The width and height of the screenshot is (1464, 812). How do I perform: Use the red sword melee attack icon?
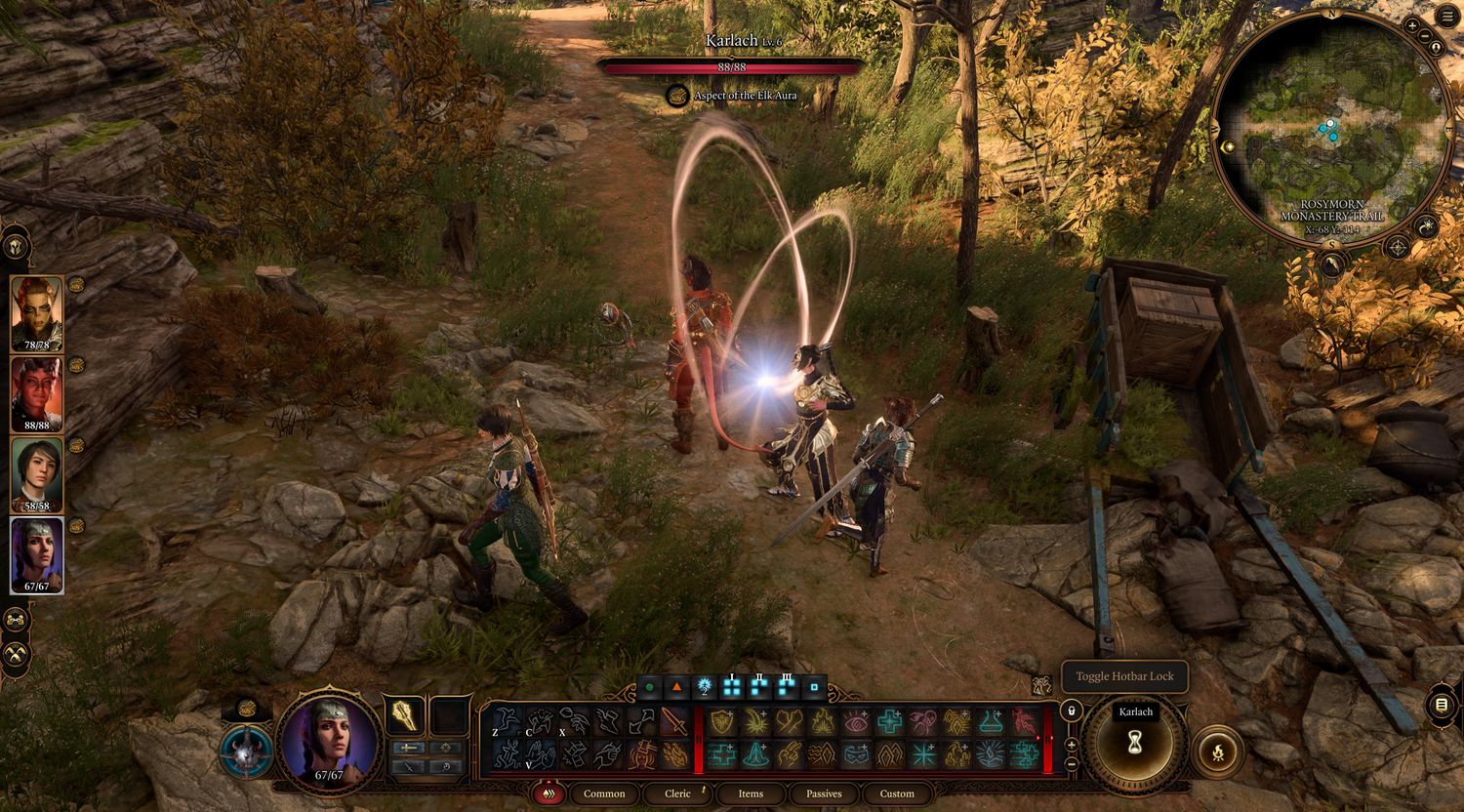(675, 721)
